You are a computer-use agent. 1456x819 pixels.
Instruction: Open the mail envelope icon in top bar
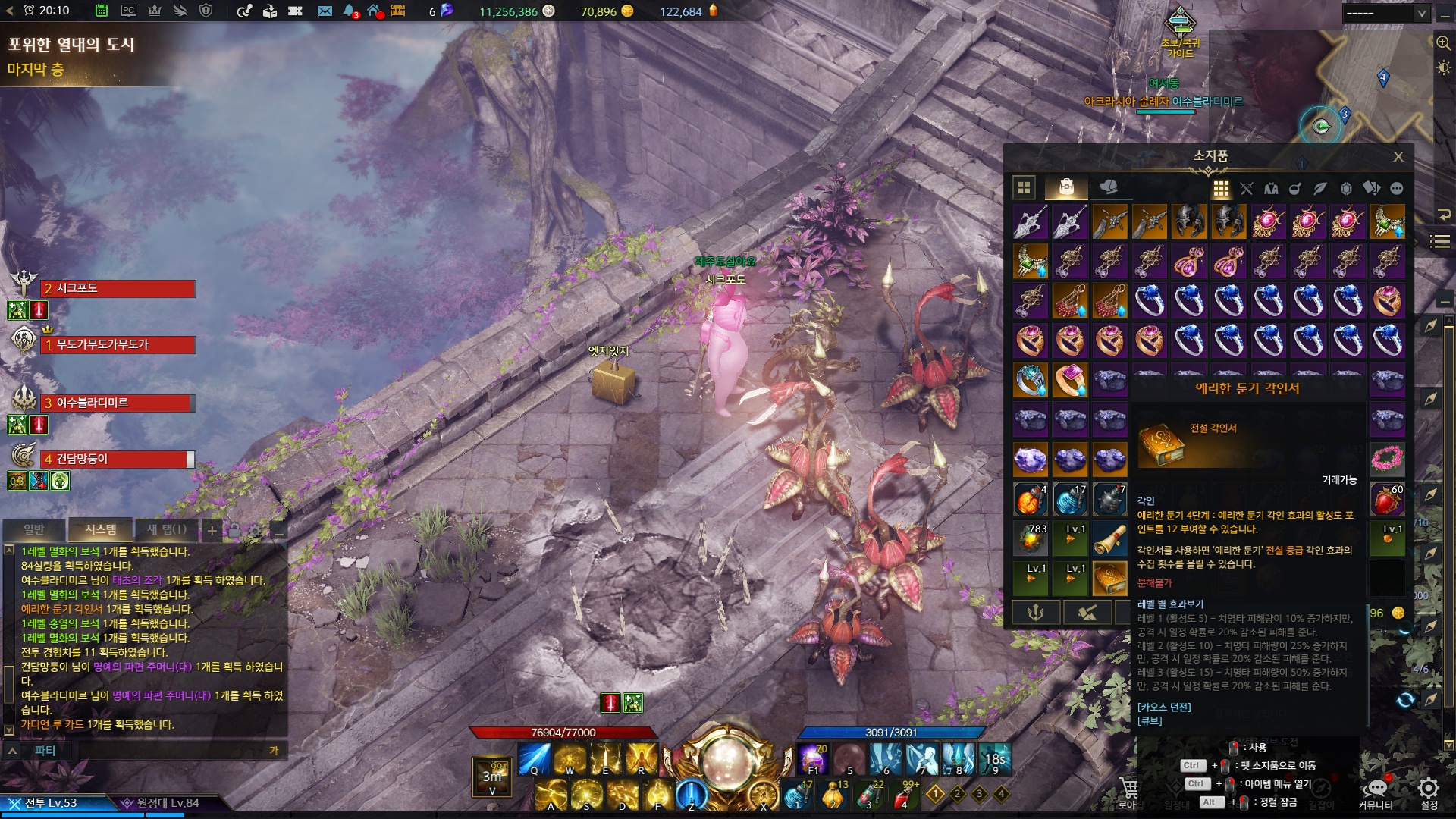point(325,11)
